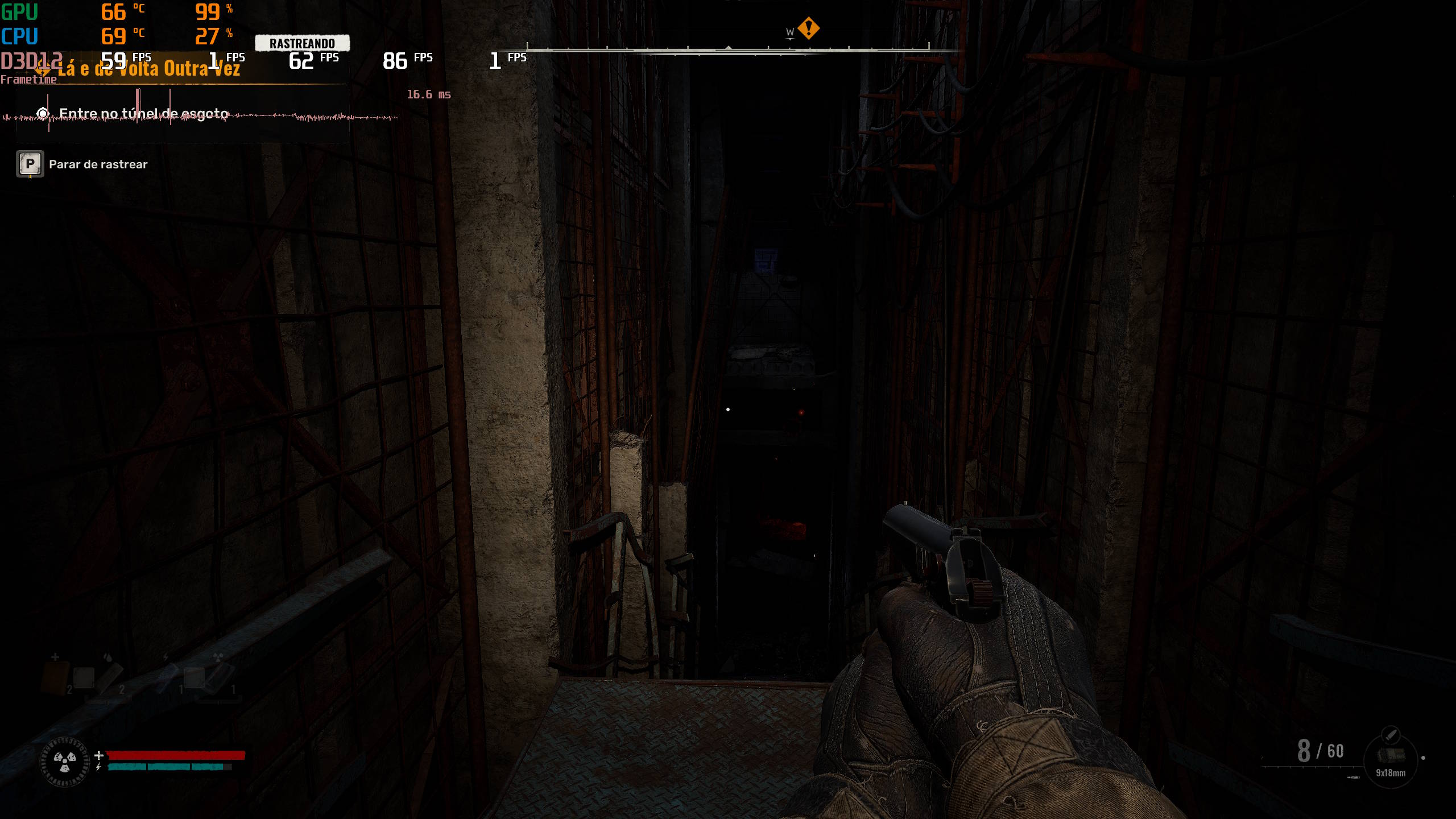
Task: Click the radiation meter dial
Action: pyautogui.click(x=65, y=761)
